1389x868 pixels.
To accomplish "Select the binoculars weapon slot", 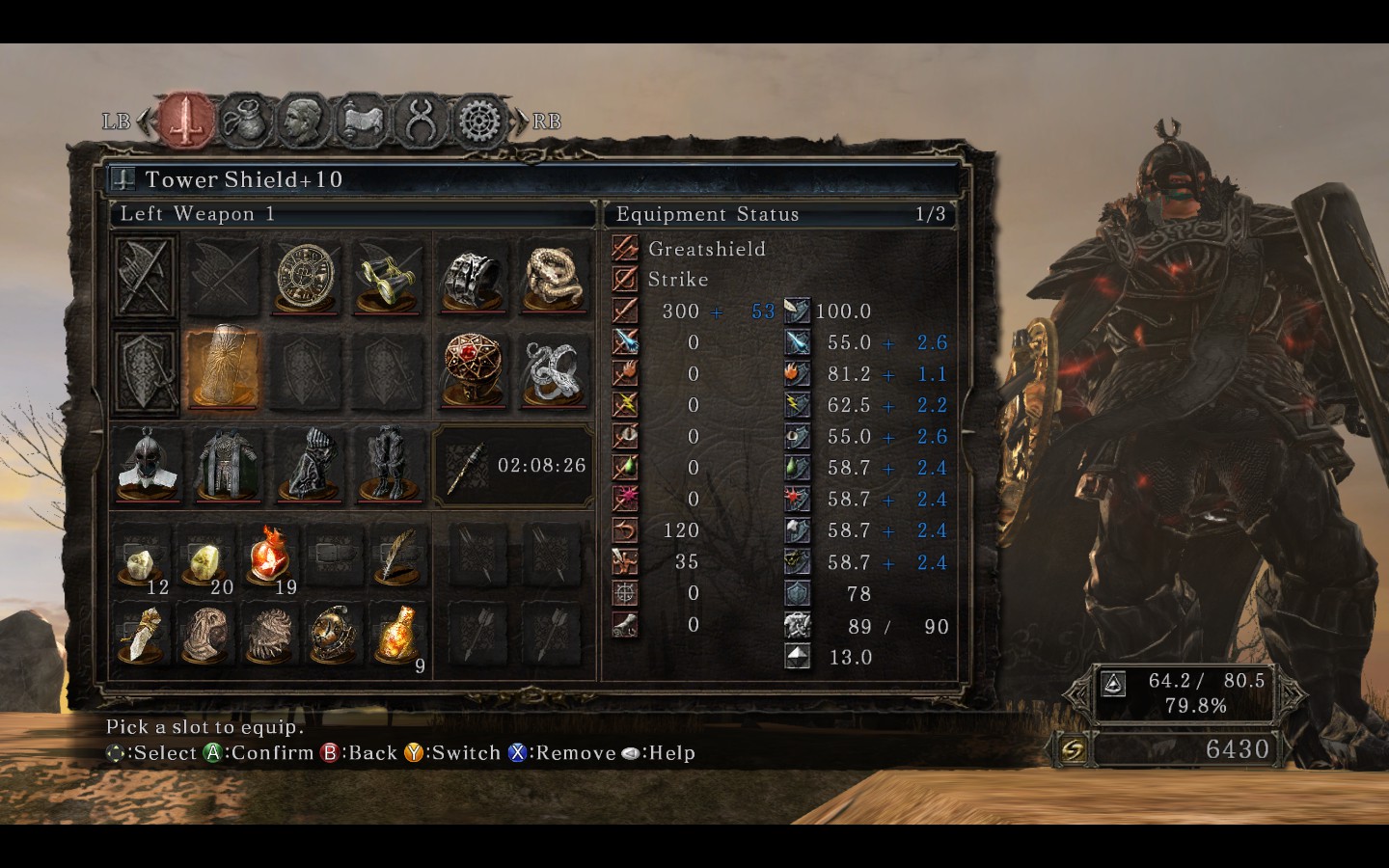I will 387,278.
